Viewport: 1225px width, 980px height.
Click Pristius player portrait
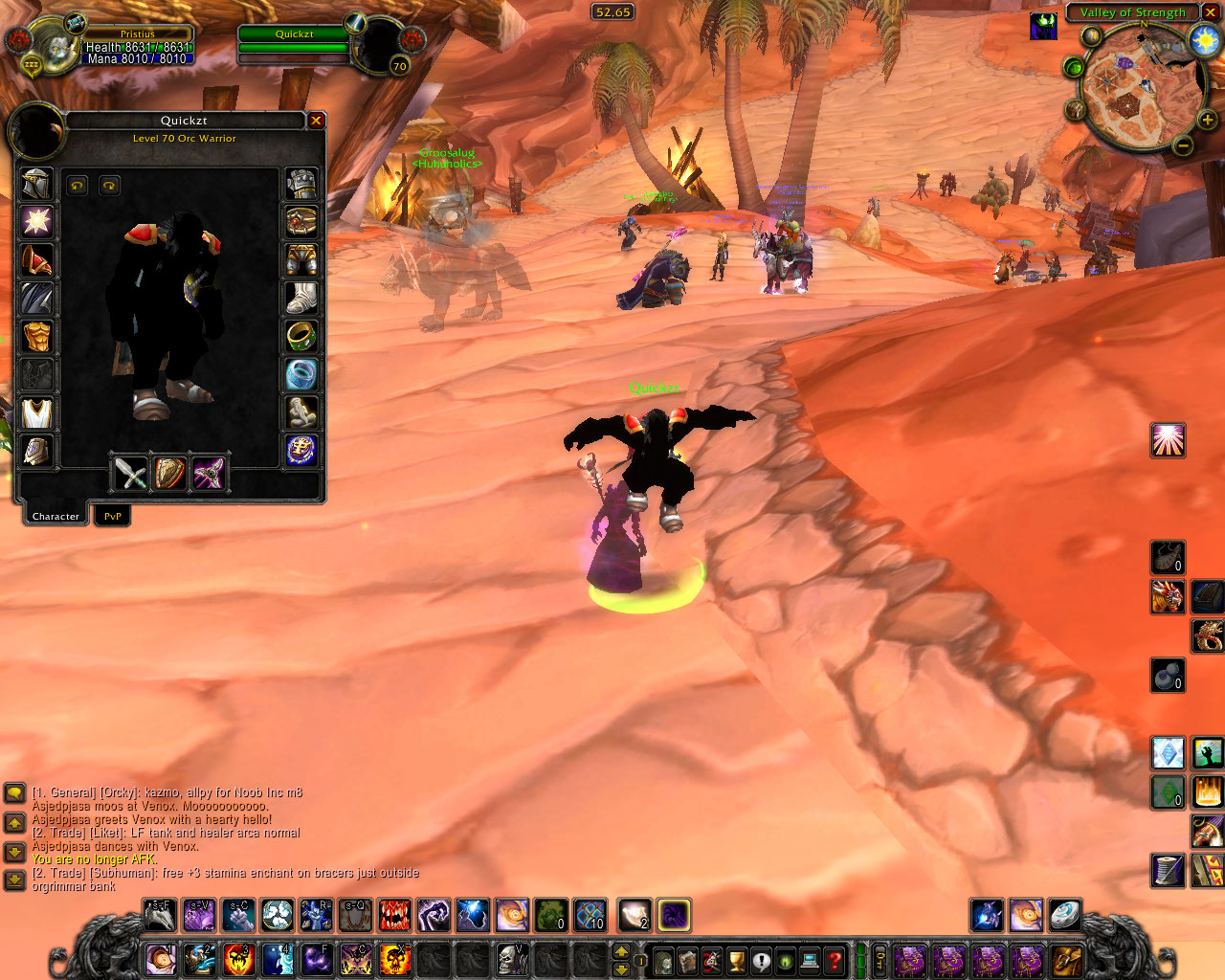coord(57,46)
